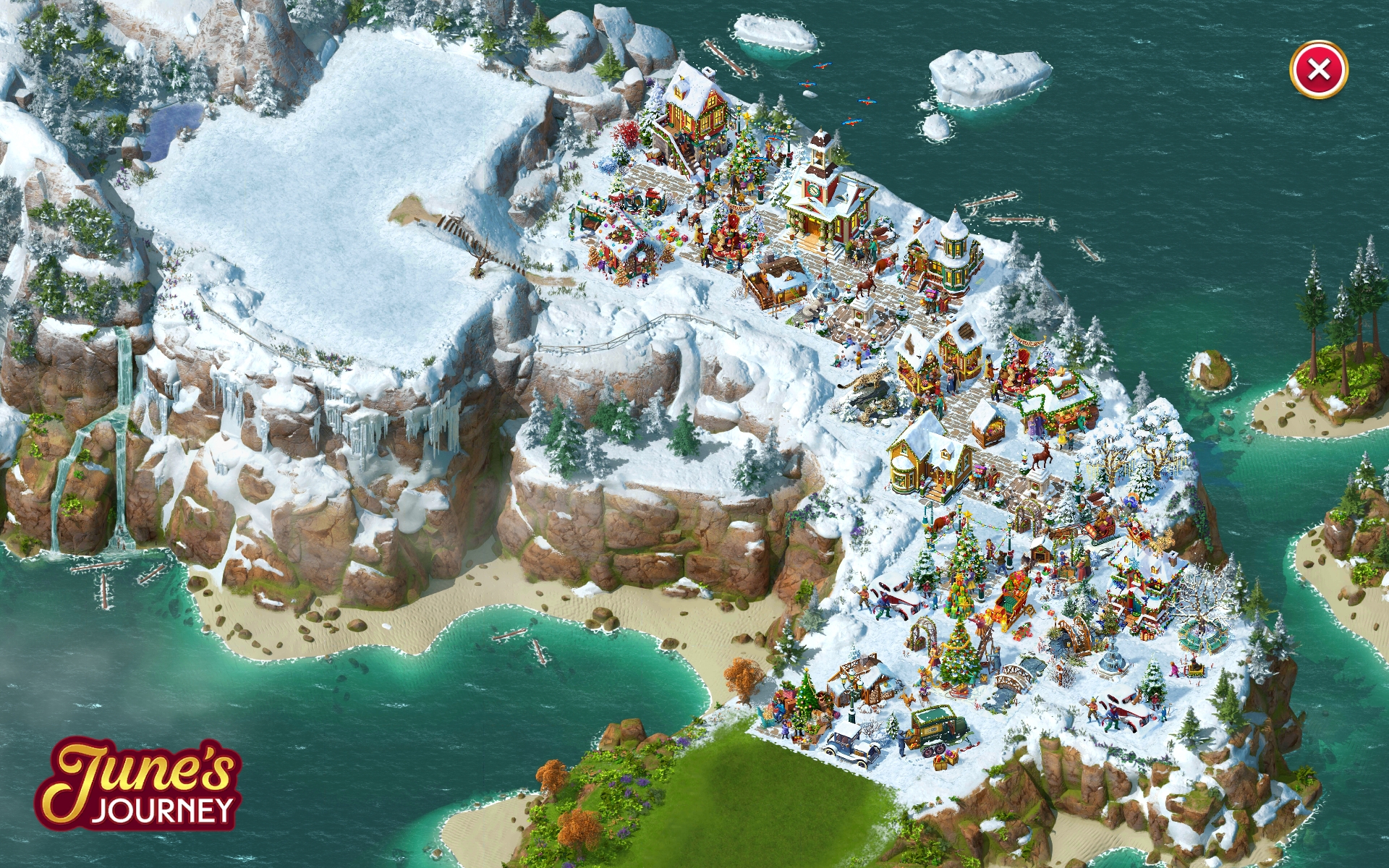Close the island view with red X
Image resolution: width=1389 pixels, height=868 pixels.
coord(1318,70)
